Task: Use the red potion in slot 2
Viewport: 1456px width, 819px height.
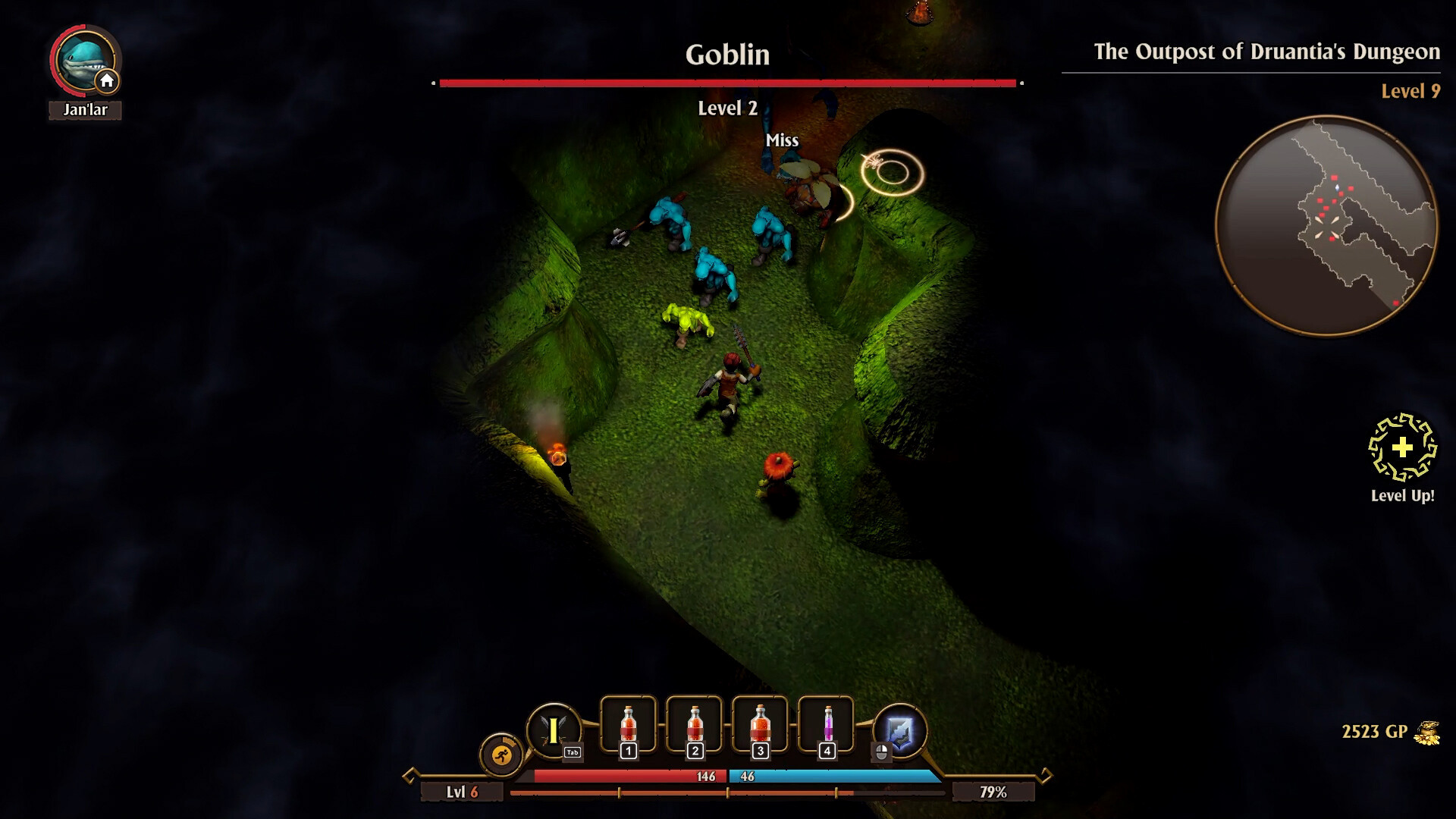Action: coord(694,726)
